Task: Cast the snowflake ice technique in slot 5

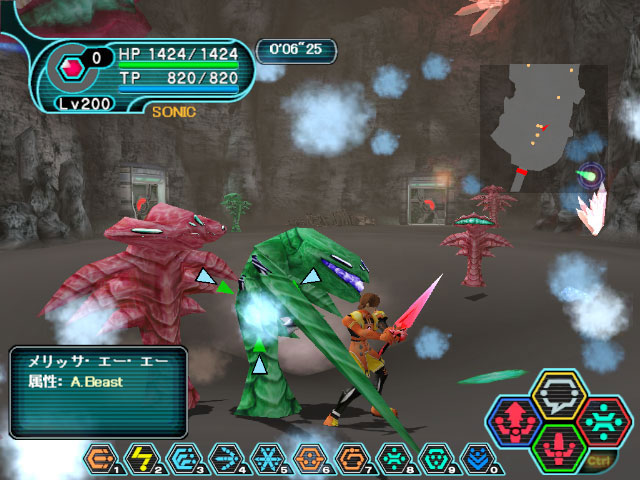Action: click(x=266, y=461)
